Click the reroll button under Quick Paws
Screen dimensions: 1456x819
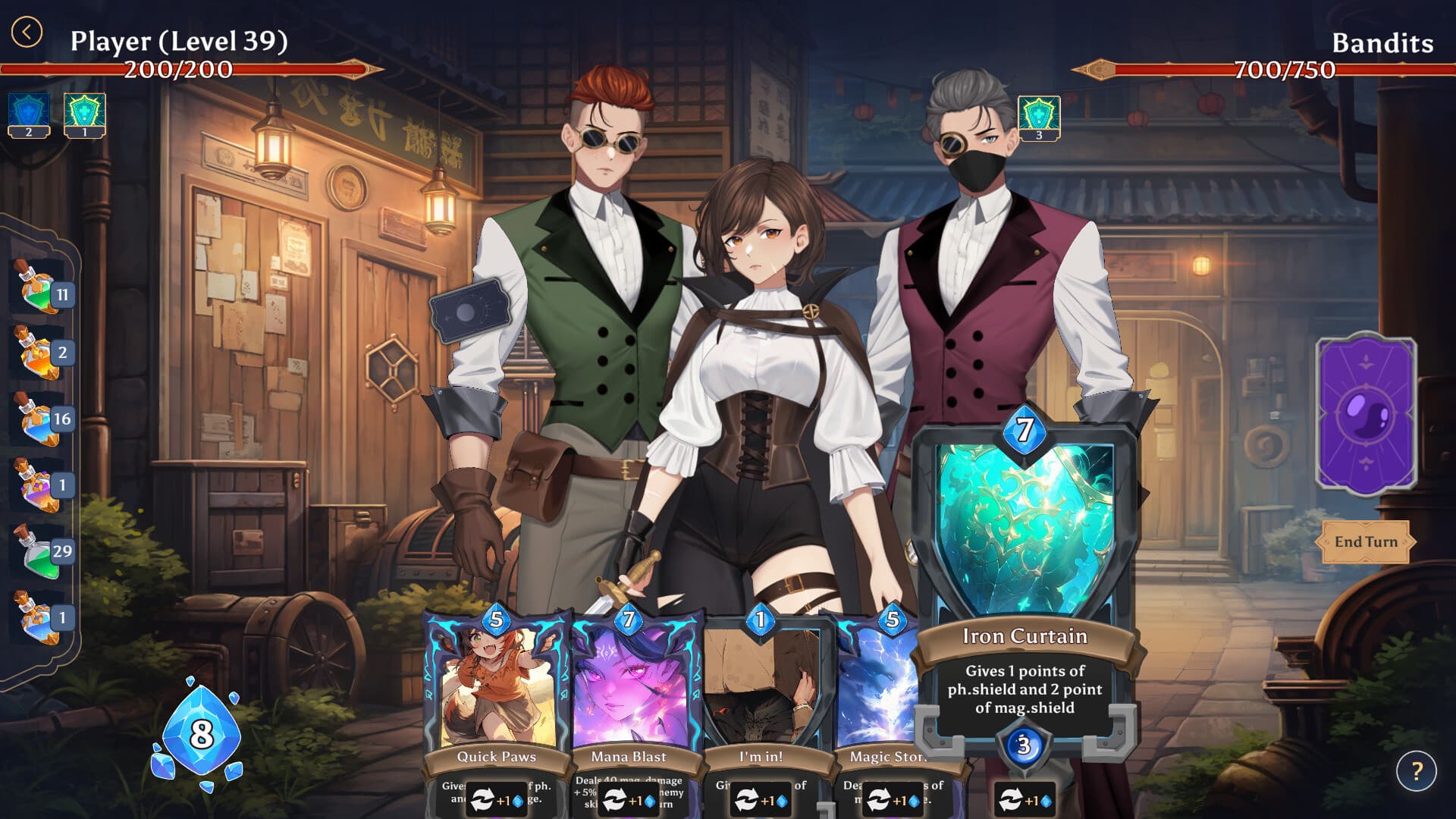point(496,800)
